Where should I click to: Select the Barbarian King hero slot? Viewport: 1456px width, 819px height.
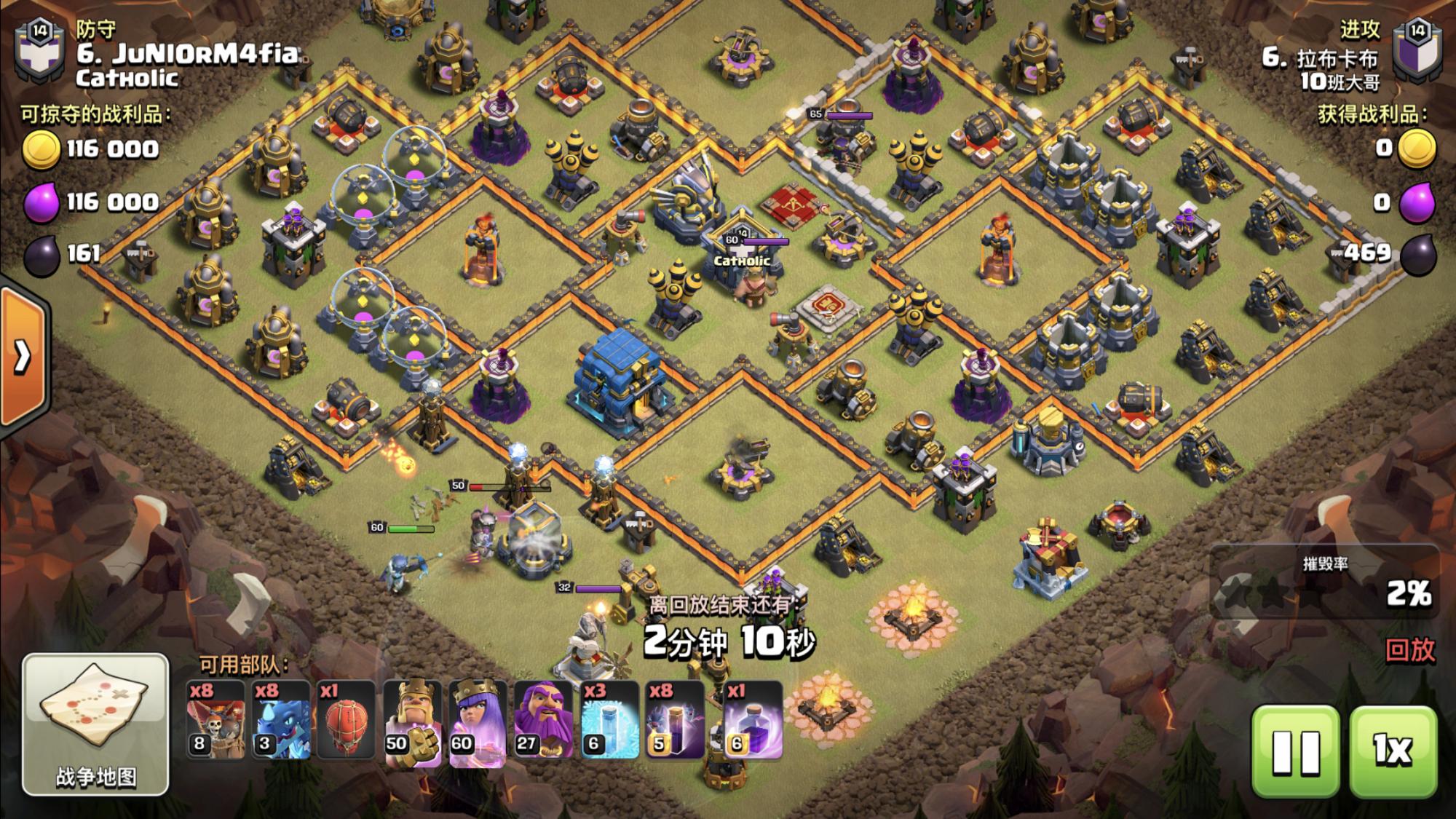(412, 721)
